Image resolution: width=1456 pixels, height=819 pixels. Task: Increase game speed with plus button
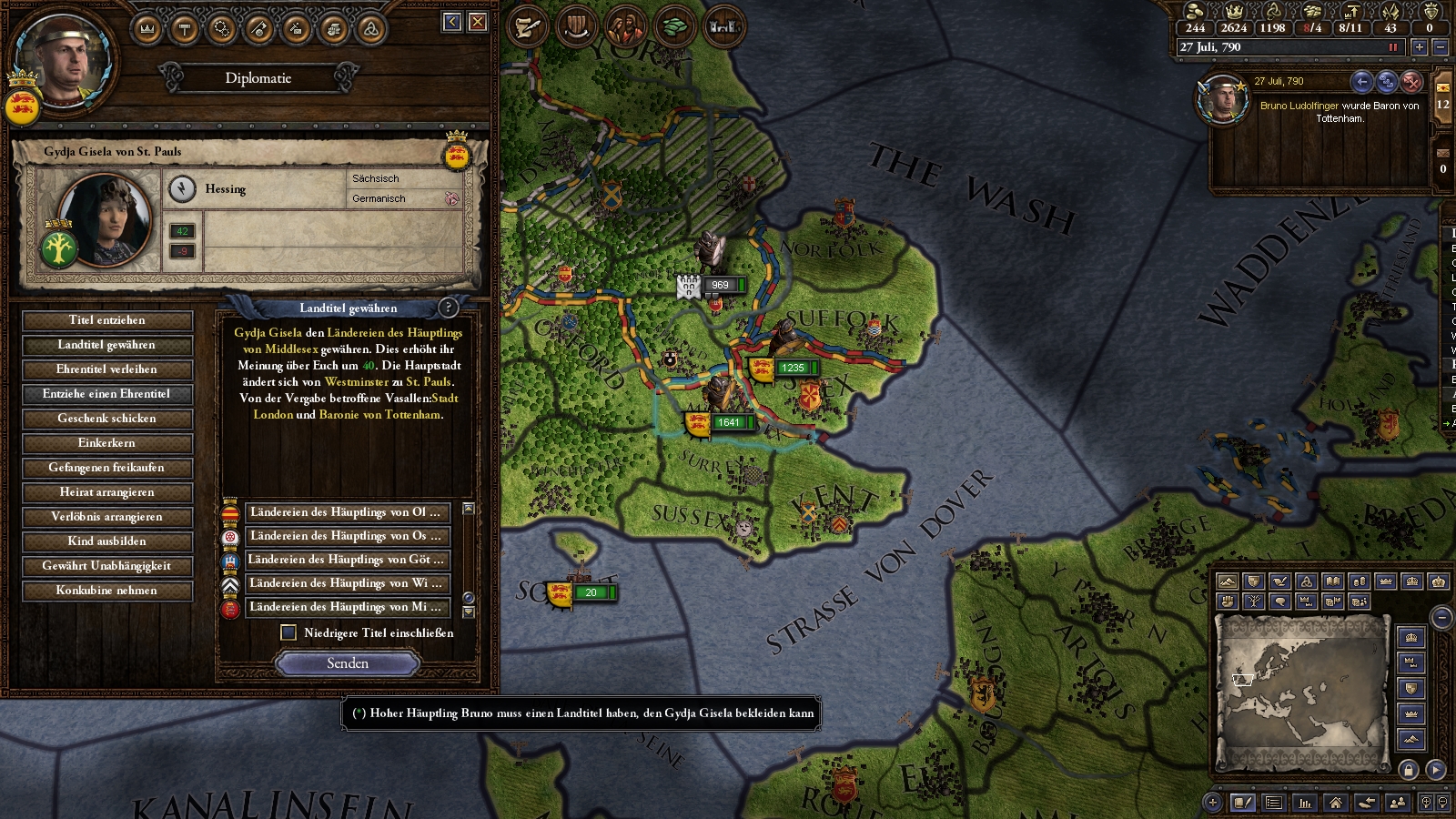point(1419,47)
